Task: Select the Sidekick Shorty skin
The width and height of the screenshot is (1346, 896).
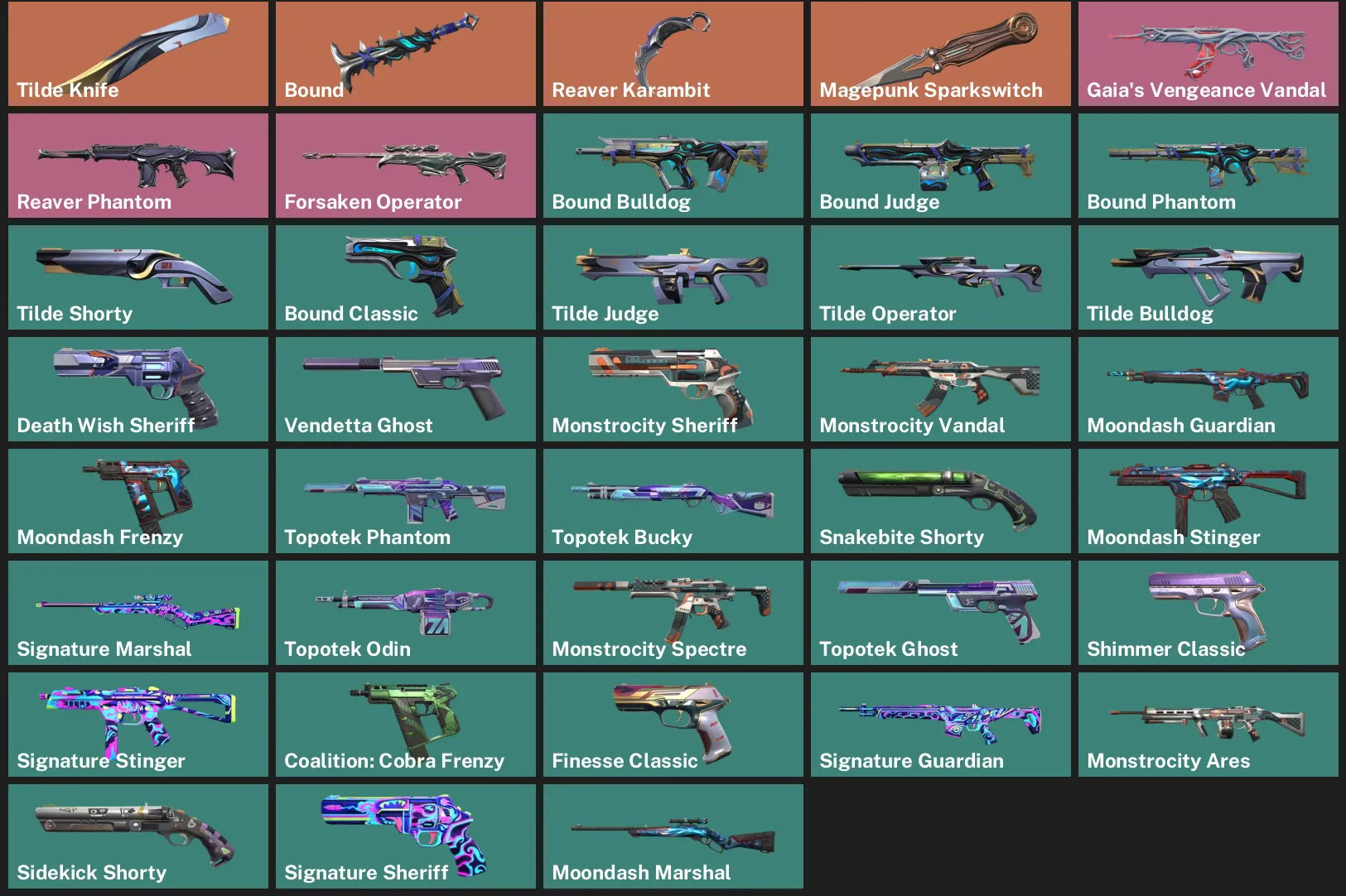Action: point(137,836)
